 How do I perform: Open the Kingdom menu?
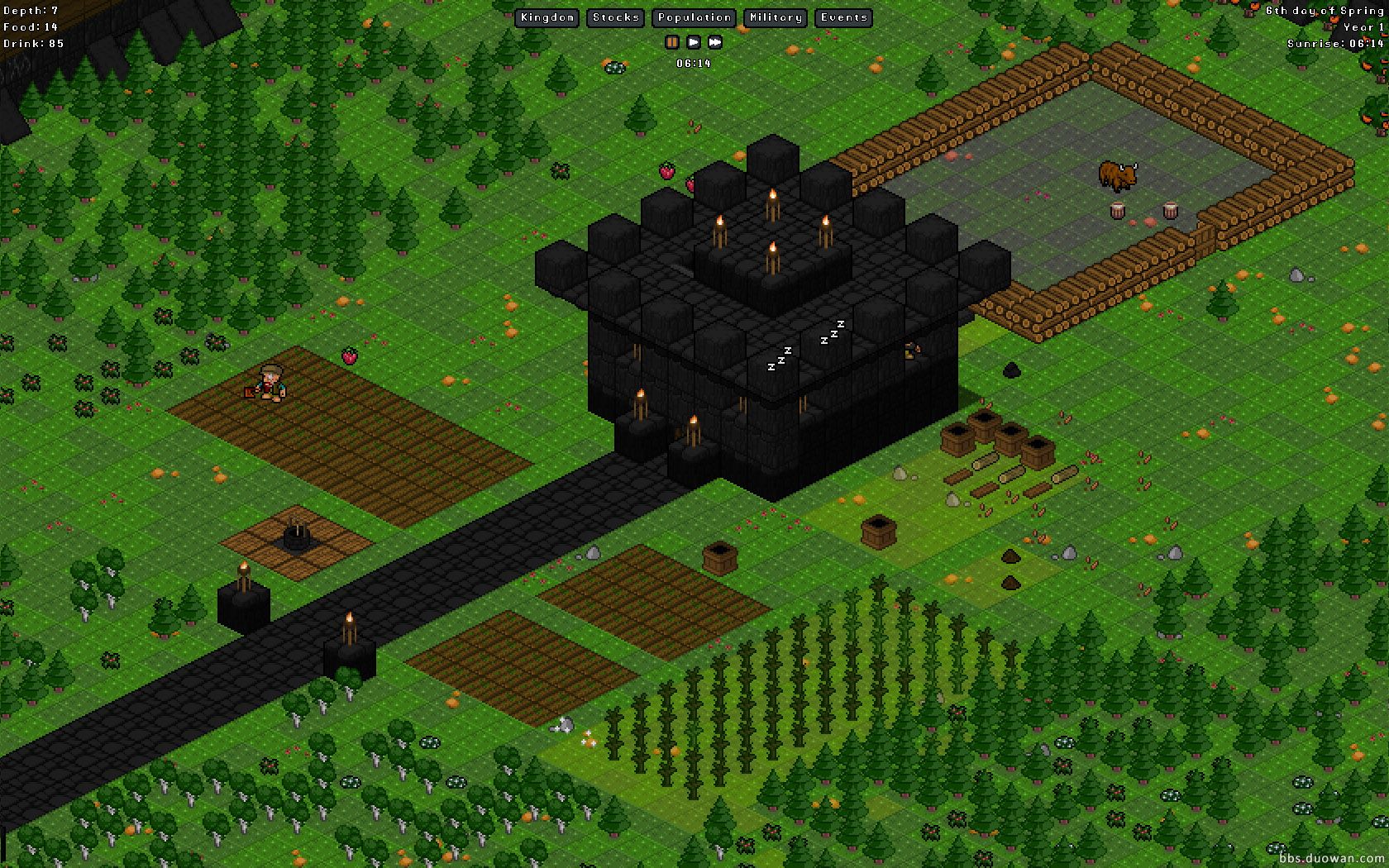point(547,17)
